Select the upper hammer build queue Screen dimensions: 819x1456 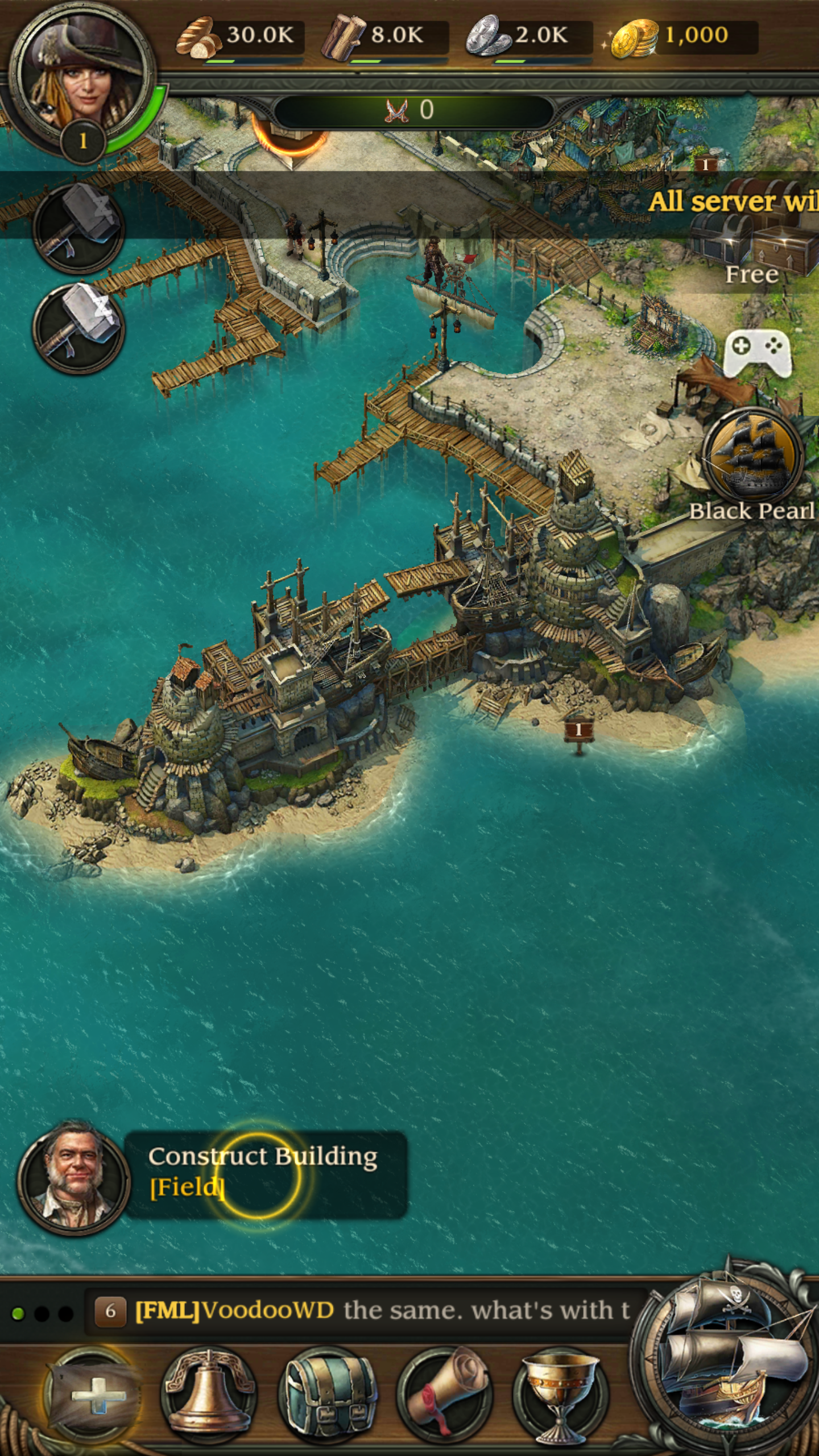pos(78,227)
